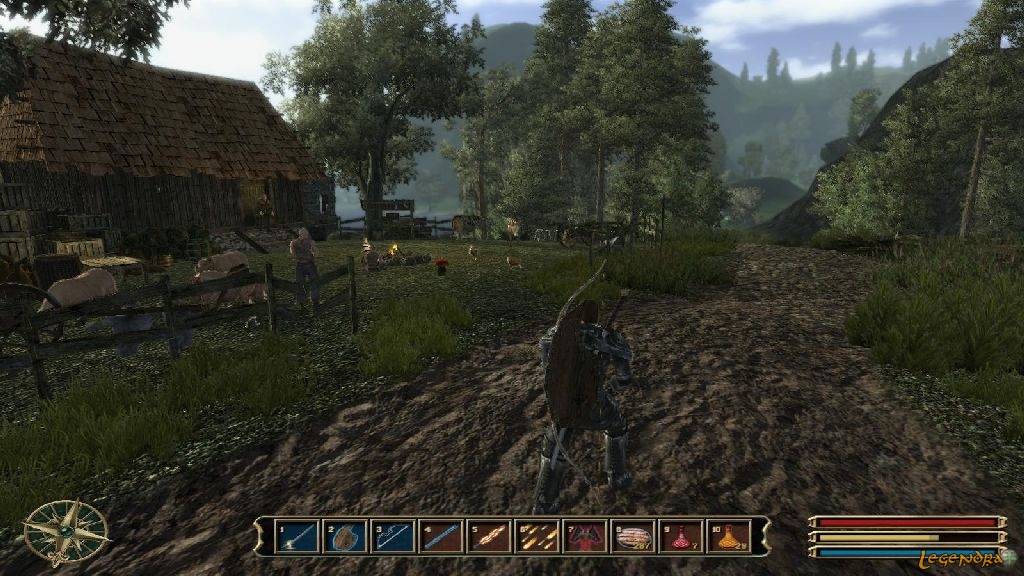Pick the single flaming arrow in slot 5

pyautogui.click(x=489, y=537)
